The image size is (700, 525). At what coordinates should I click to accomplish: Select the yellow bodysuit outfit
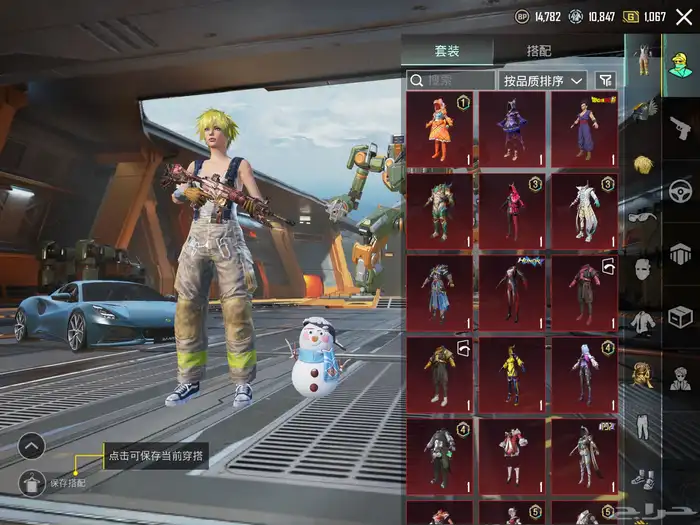pyautogui.click(x=512, y=374)
